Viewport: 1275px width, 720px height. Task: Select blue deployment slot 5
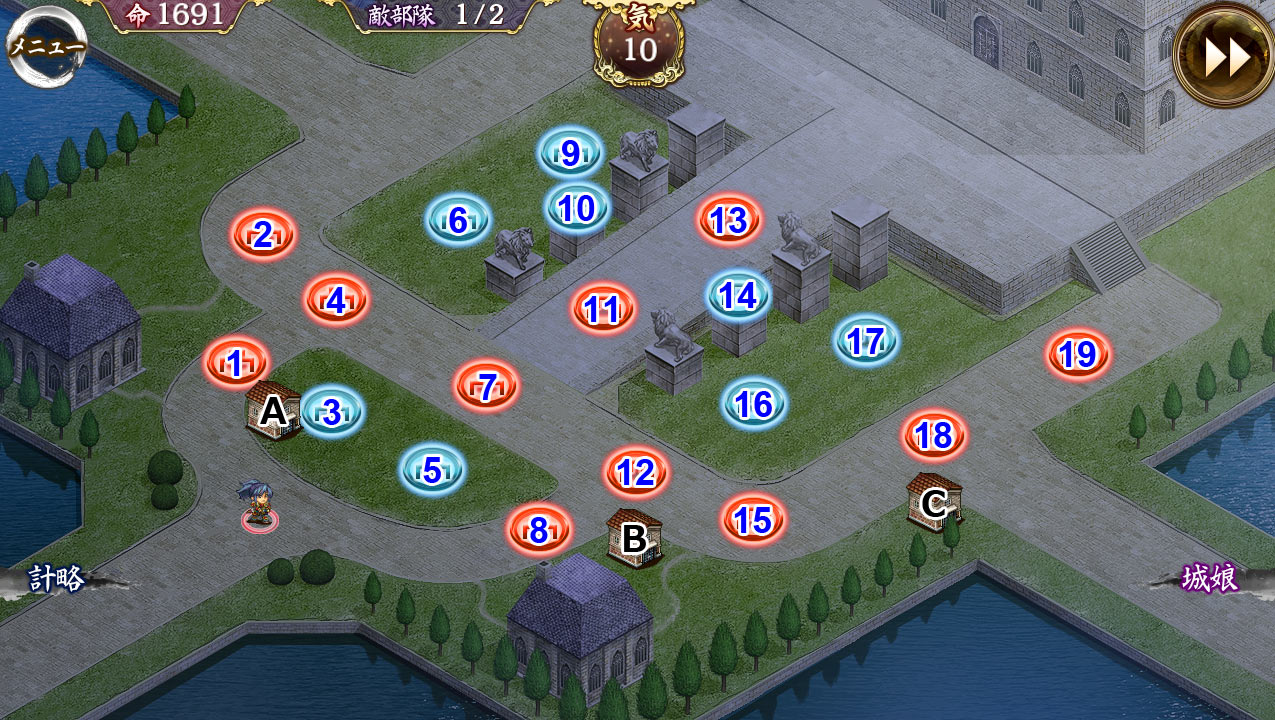tap(432, 469)
